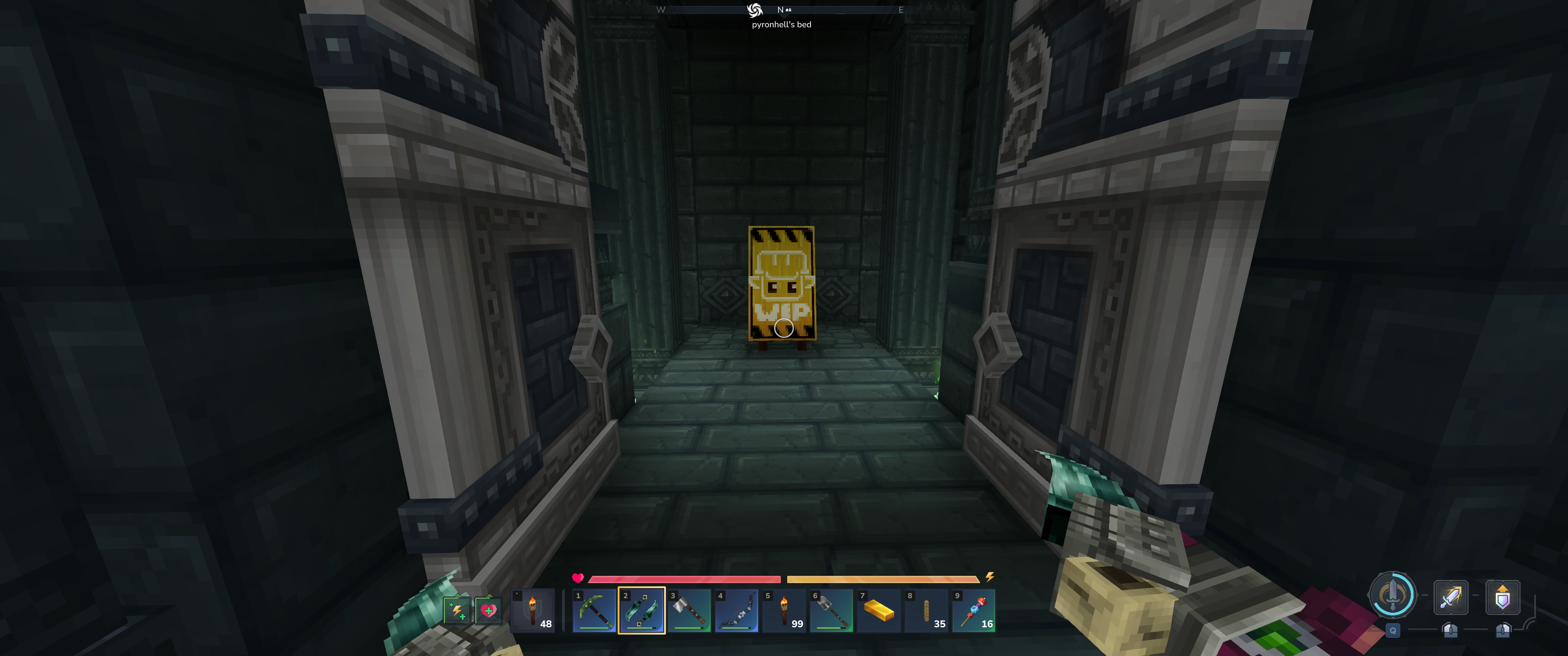Click the stamina regeneration buff icon
The width and height of the screenshot is (1568, 656).
tap(457, 610)
